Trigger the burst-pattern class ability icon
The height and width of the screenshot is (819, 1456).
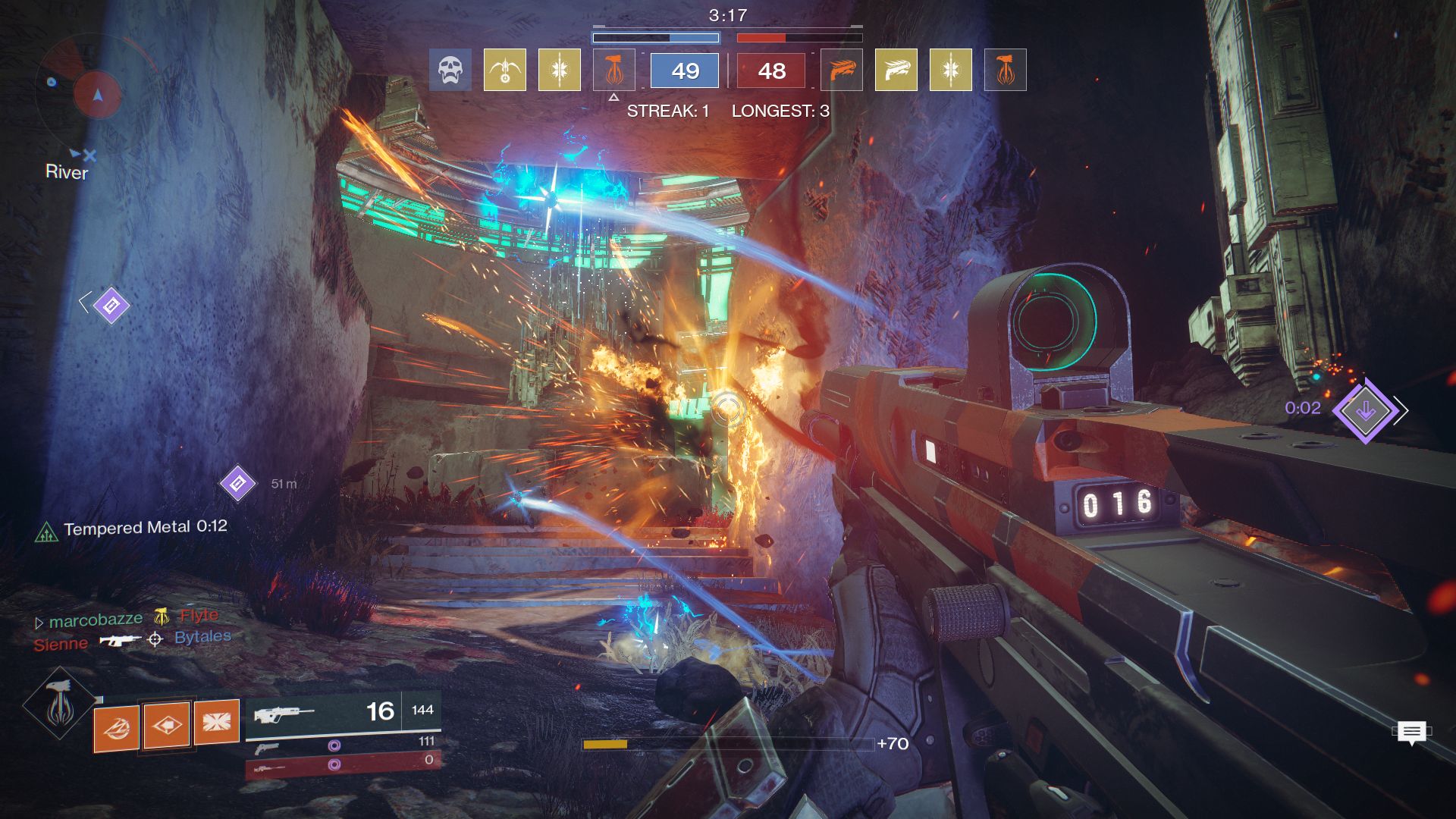(217, 721)
